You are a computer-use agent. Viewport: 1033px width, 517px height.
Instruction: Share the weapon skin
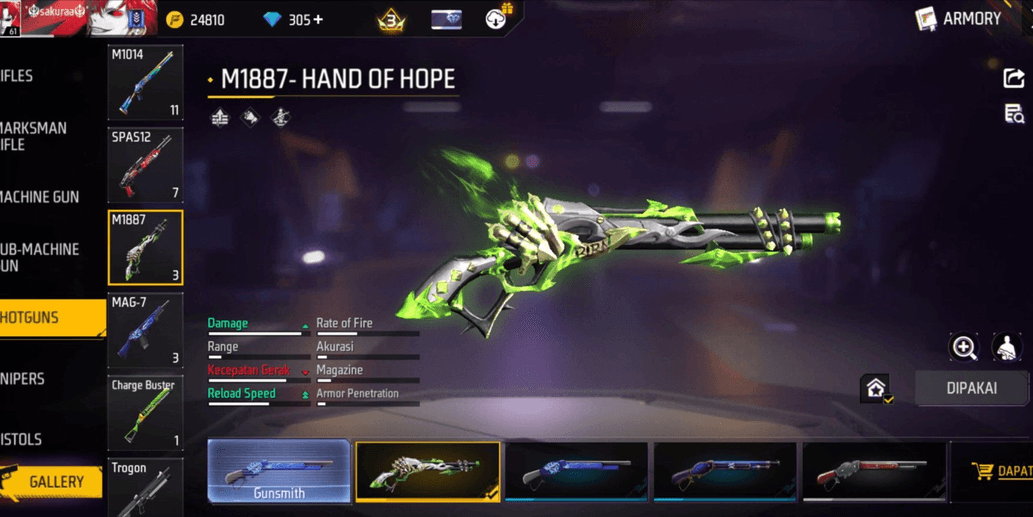click(x=1013, y=78)
